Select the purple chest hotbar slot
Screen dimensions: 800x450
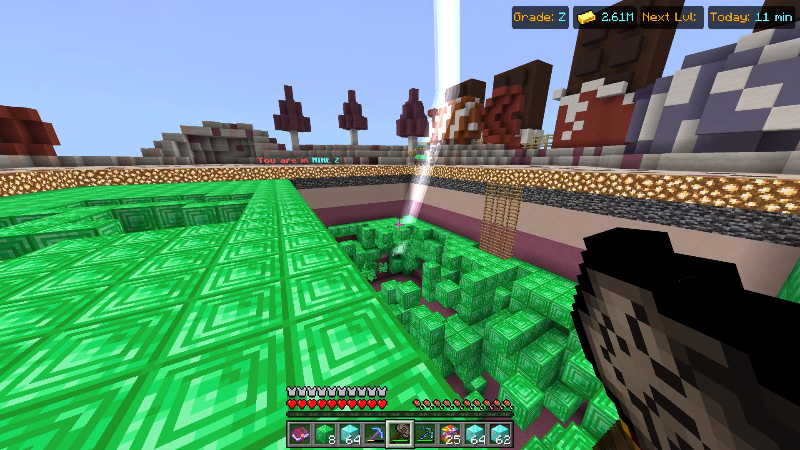pyautogui.click(x=298, y=434)
